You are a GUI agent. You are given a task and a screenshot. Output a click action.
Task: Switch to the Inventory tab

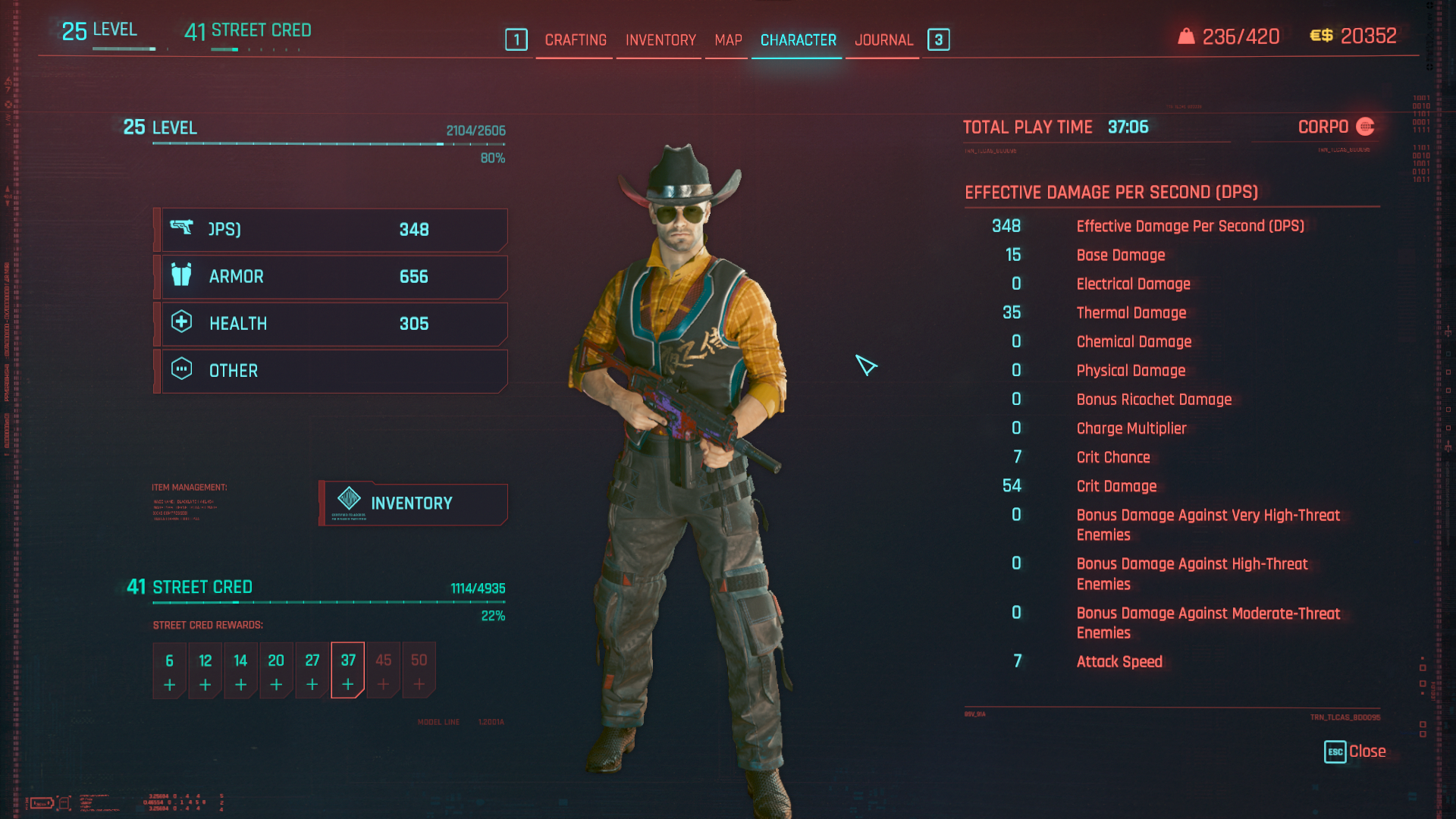click(661, 40)
